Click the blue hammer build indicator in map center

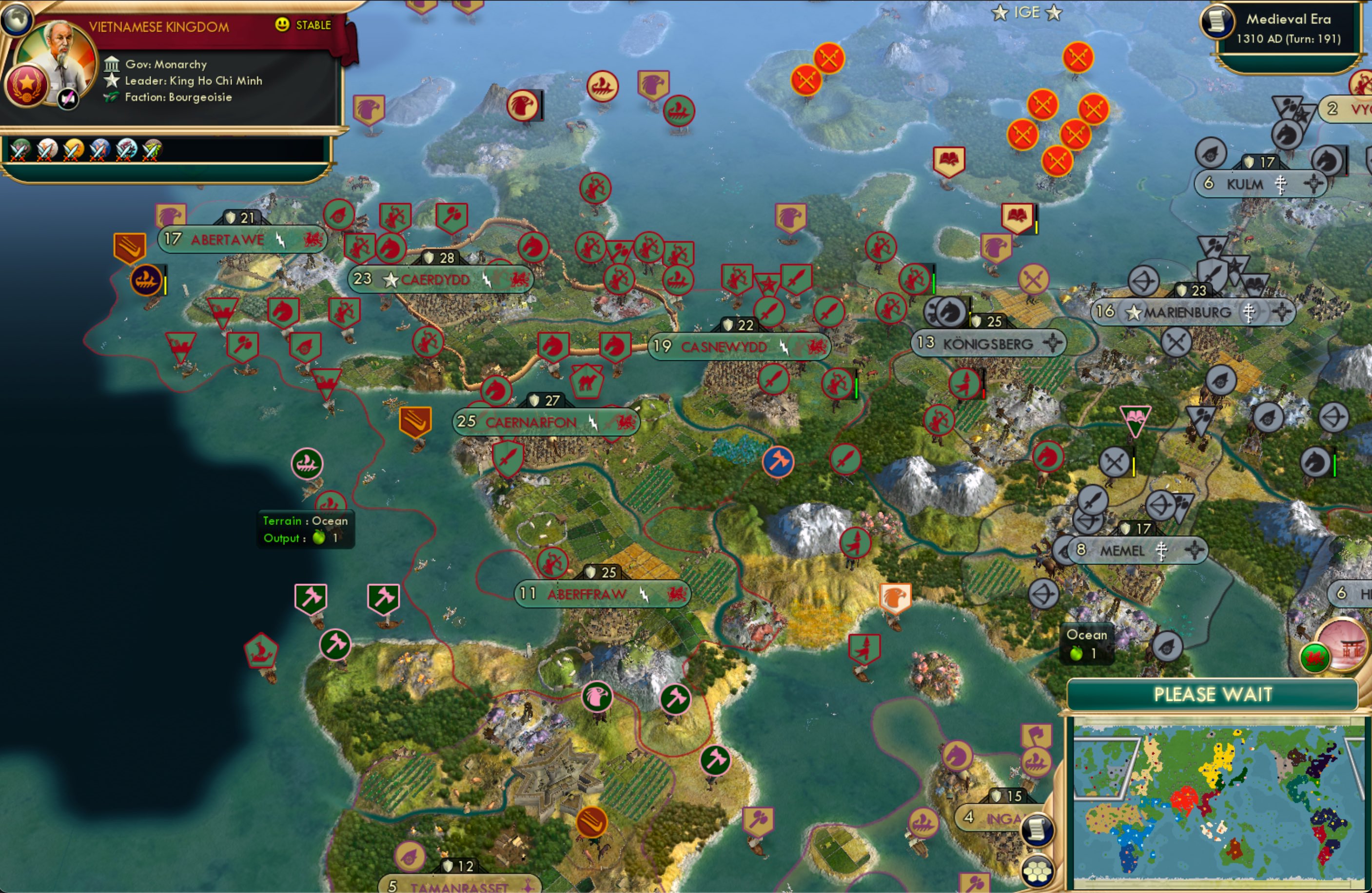click(x=780, y=461)
